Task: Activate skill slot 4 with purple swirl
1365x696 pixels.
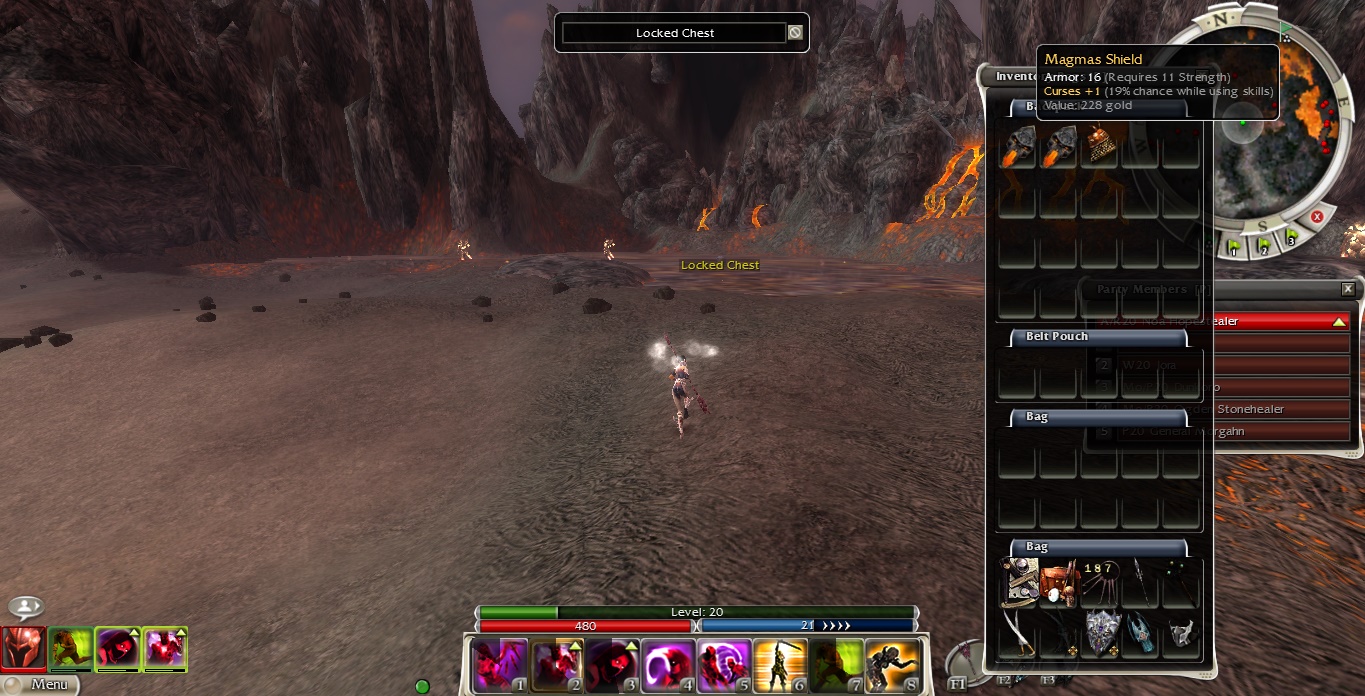Action: (667, 666)
